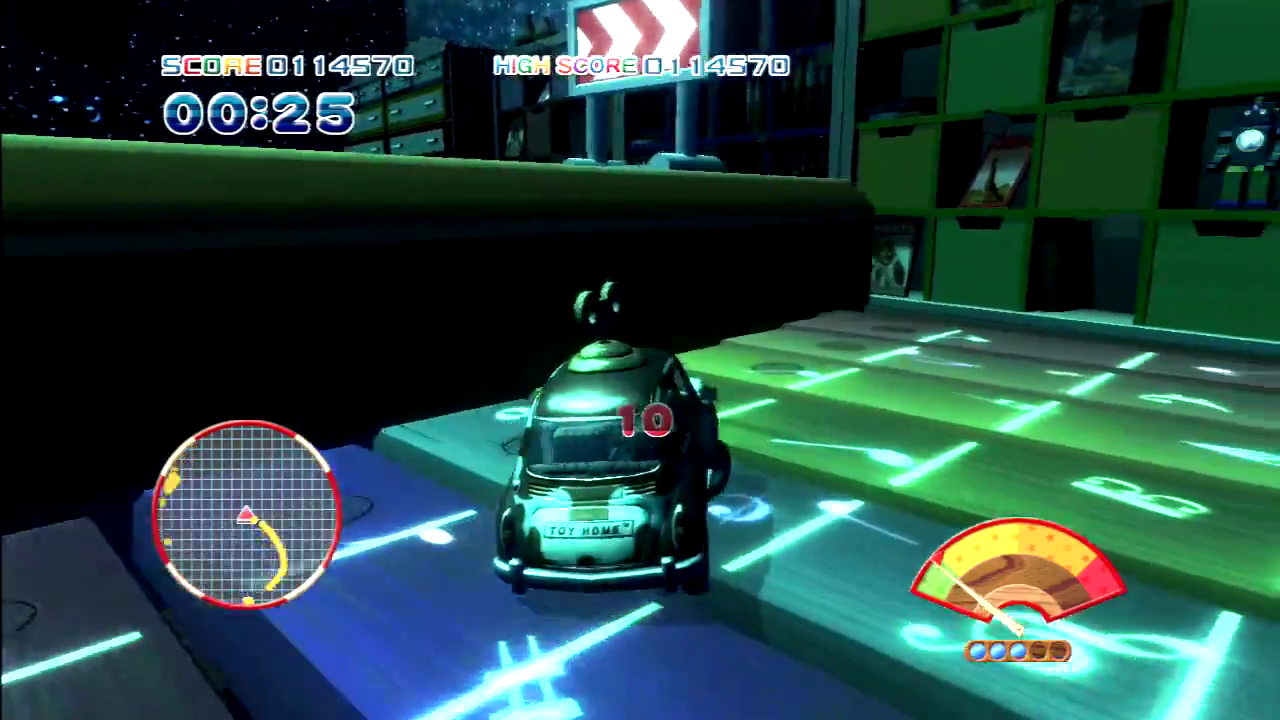Click the red countdown number 10 above the car

pos(644,421)
